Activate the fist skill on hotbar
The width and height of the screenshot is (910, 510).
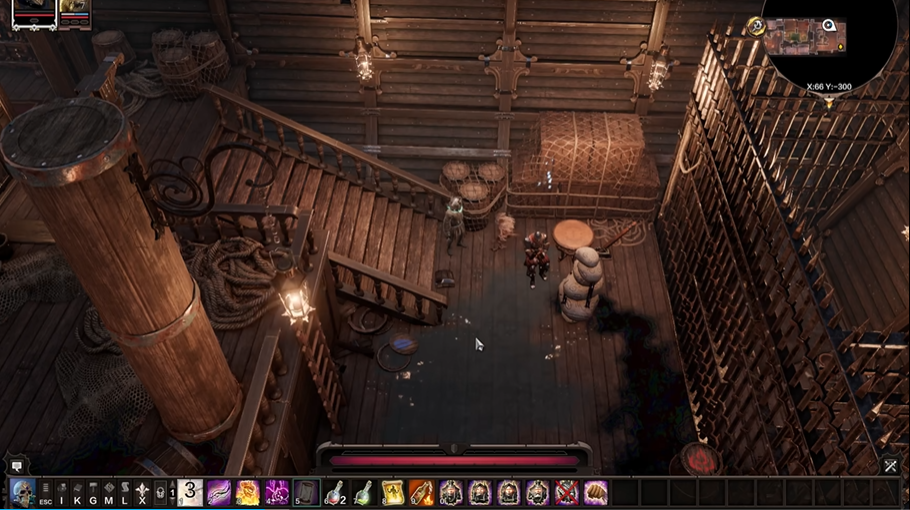tap(596, 493)
